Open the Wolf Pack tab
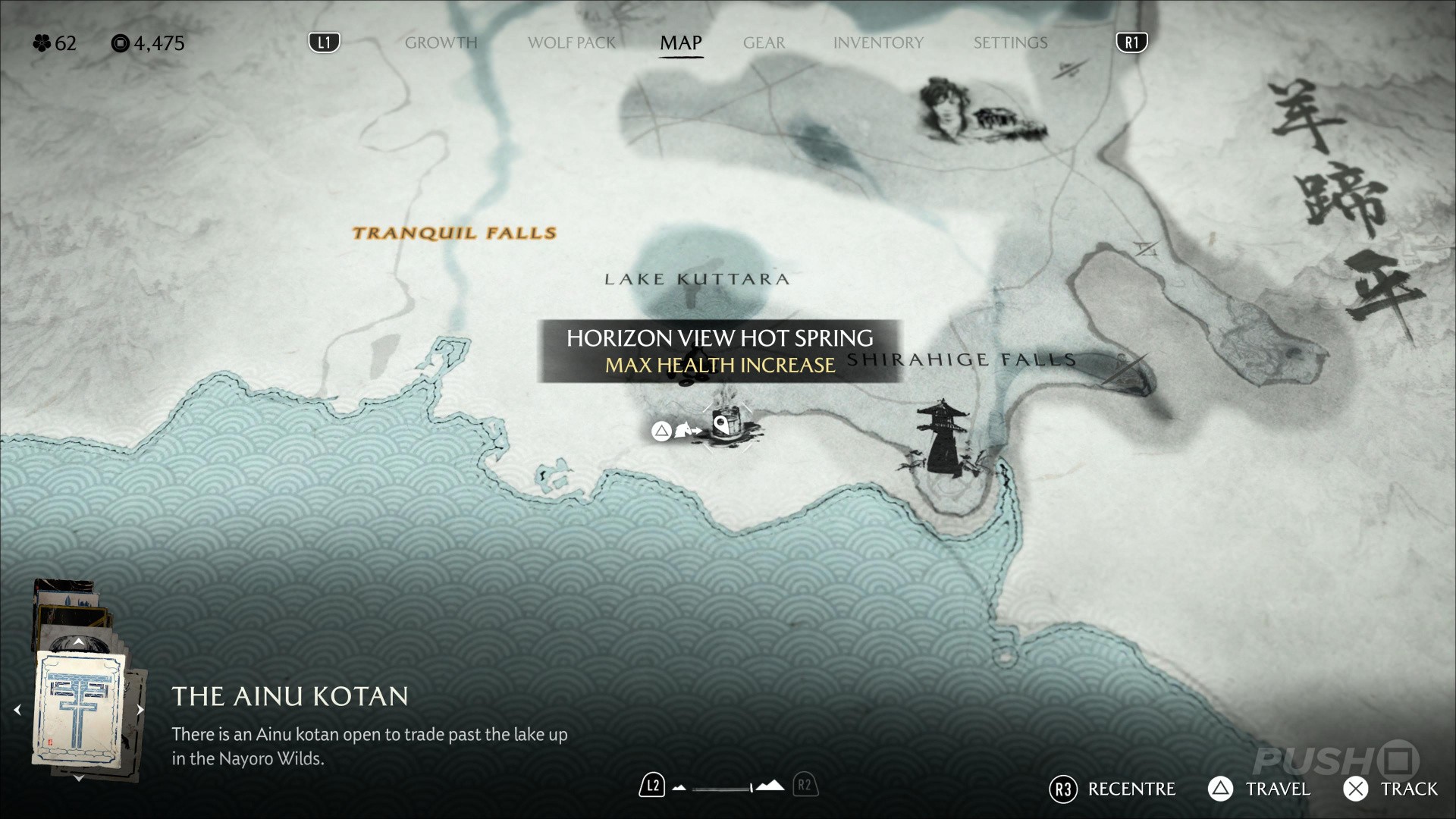The height and width of the screenshot is (819, 1456). coord(571,43)
